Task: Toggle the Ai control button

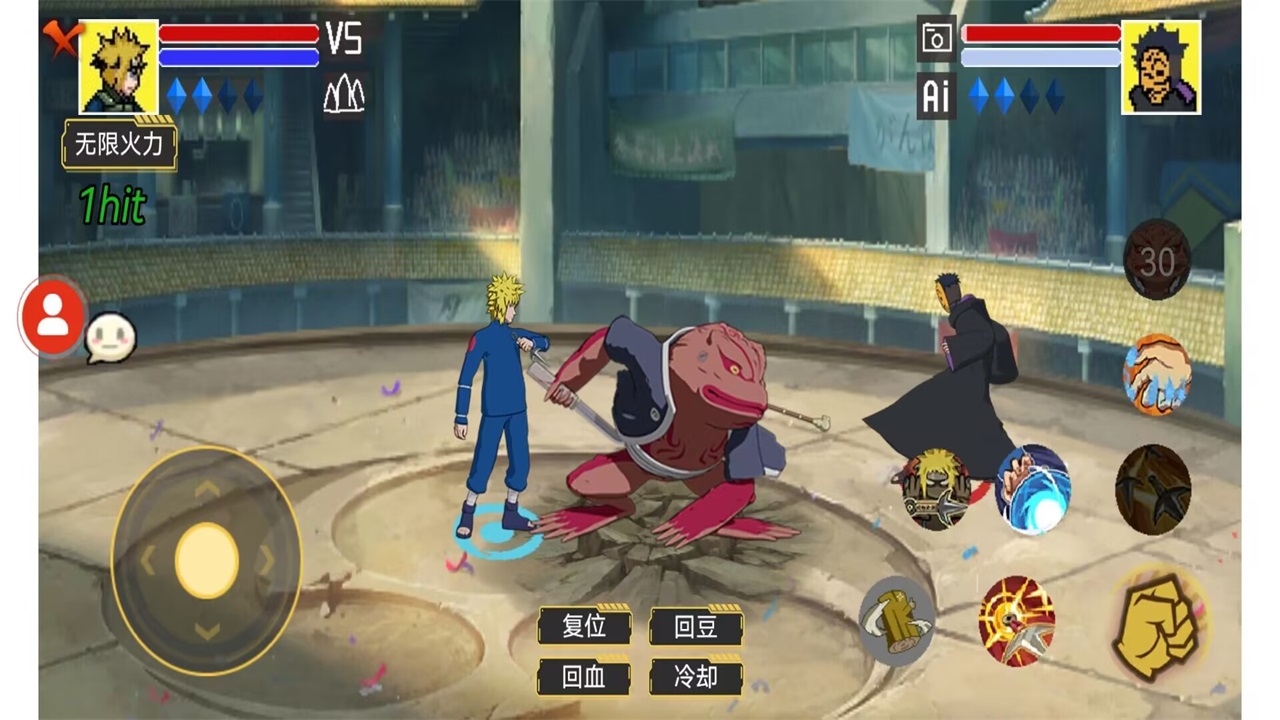Action: click(x=936, y=96)
